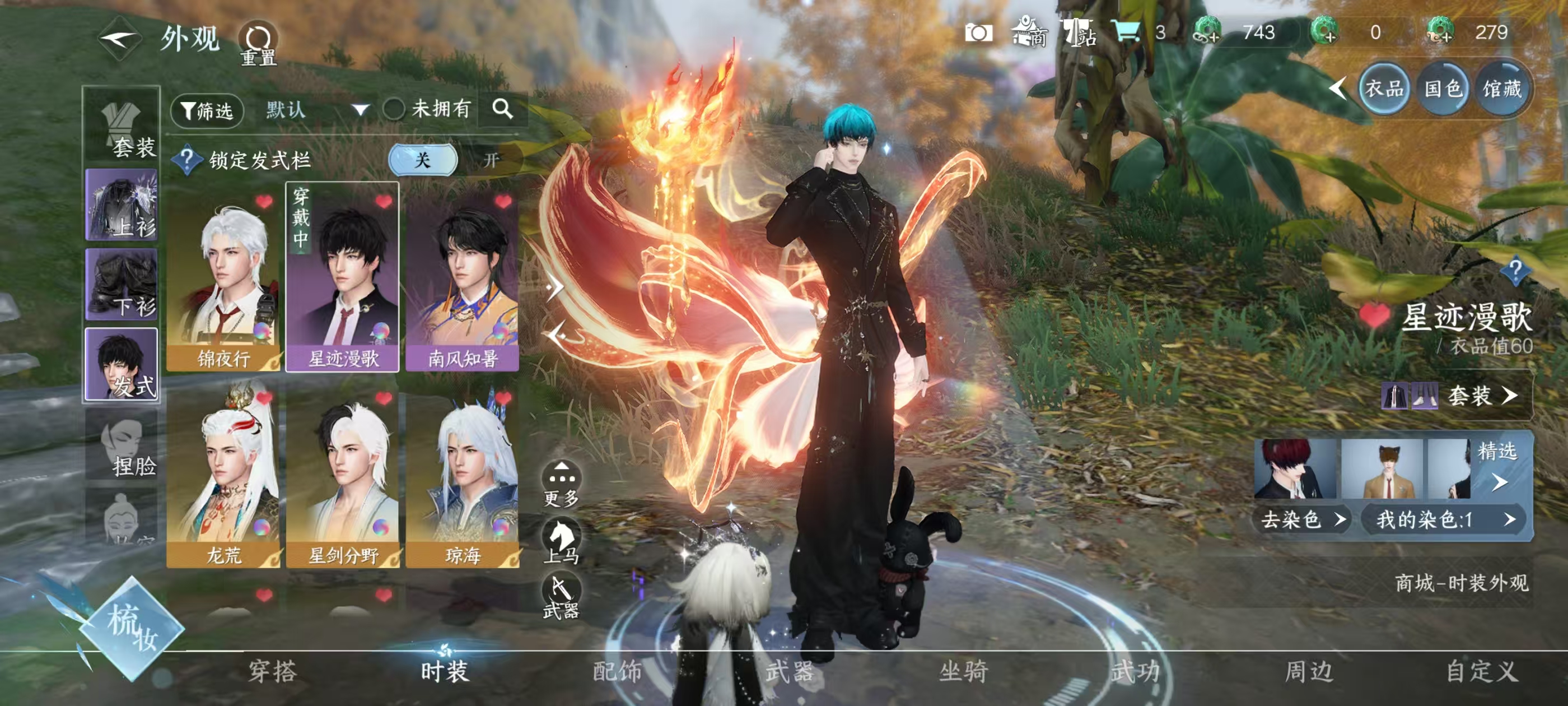This screenshot has height=706, width=1568.
Task: Go back using the arrow beside 外观
Action: point(119,40)
